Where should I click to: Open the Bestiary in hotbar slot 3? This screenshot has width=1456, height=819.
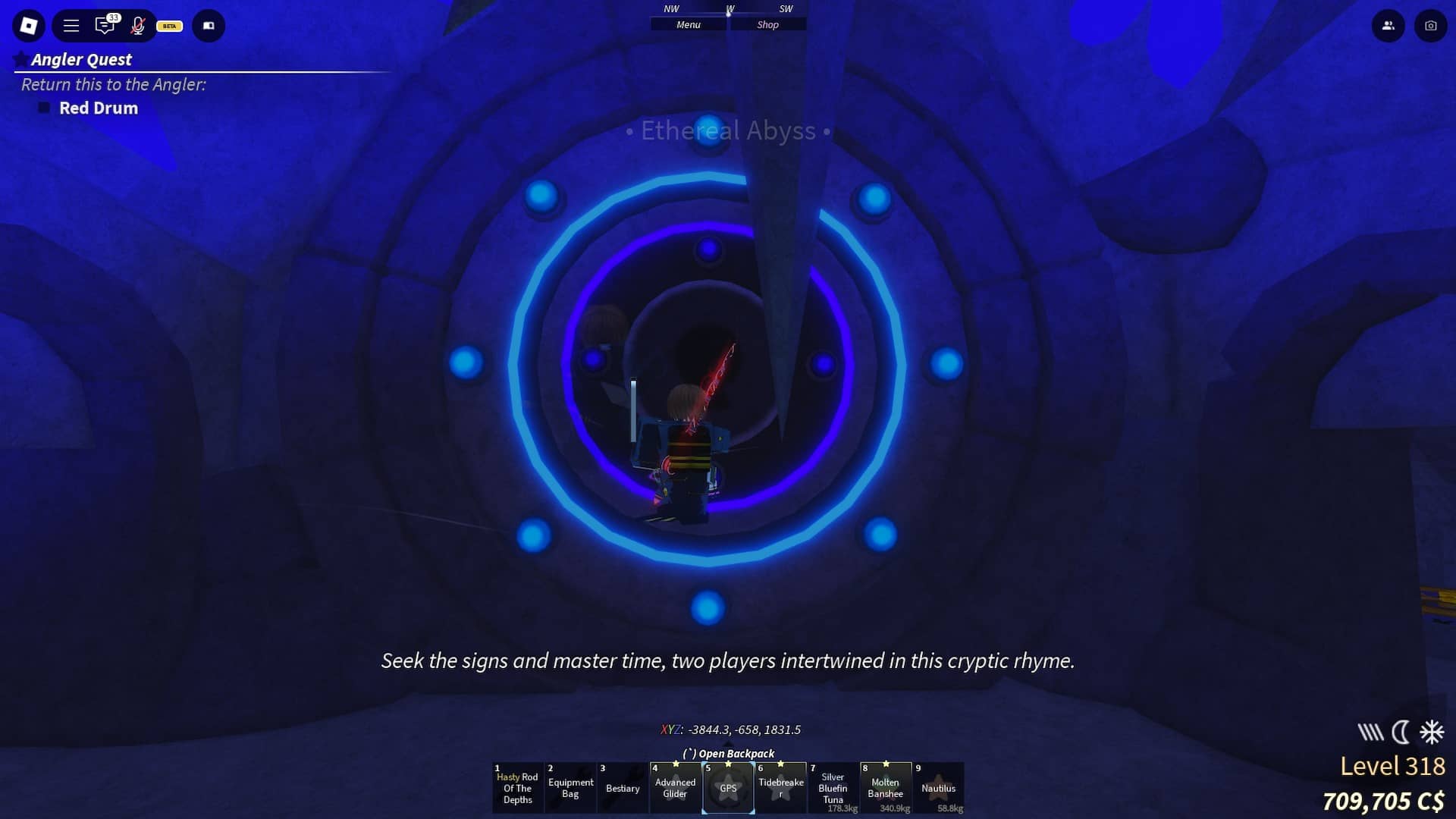623,789
